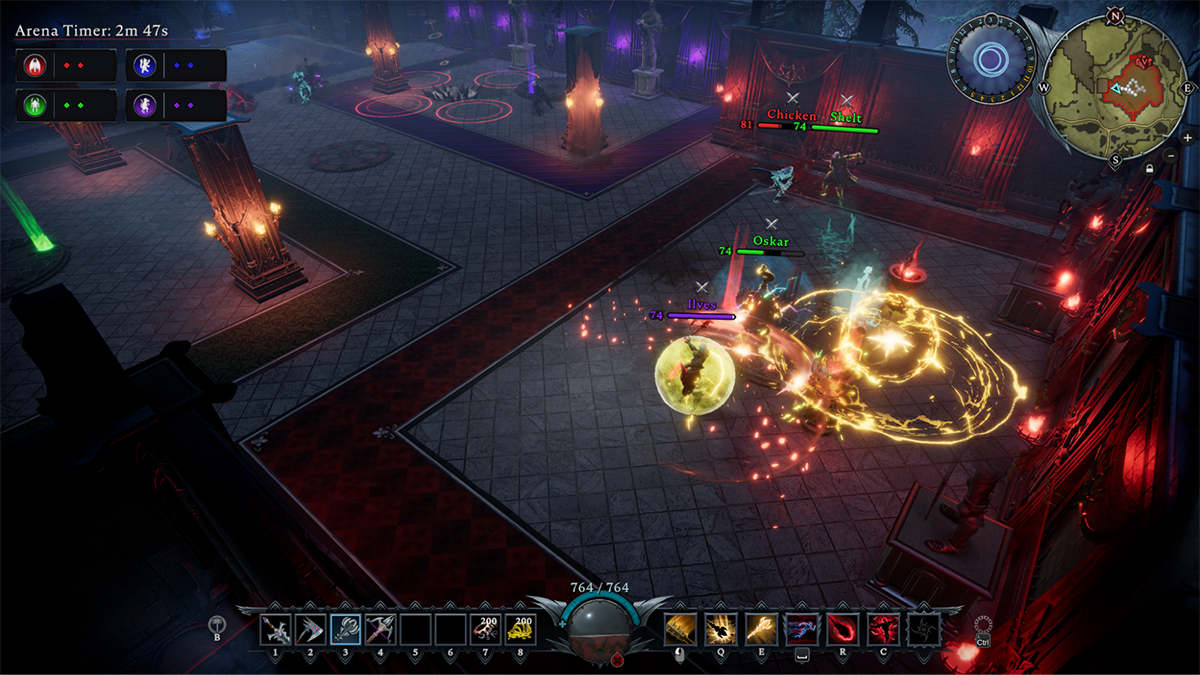The width and height of the screenshot is (1200, 675).
Task: Equip the axe in hotbar slot 2
Action: click(310, 629)
